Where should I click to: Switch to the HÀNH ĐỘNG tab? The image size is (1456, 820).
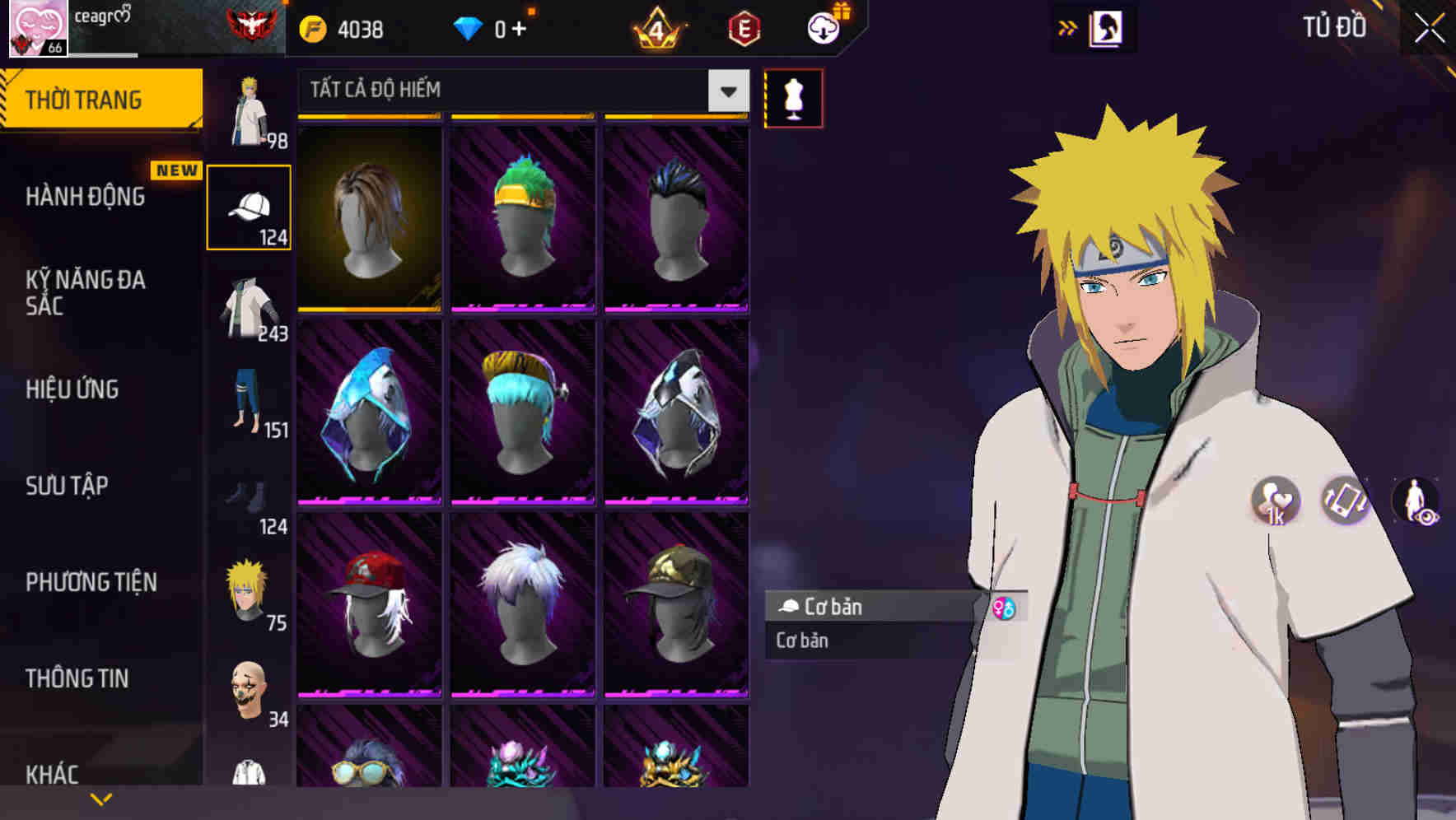86,198
